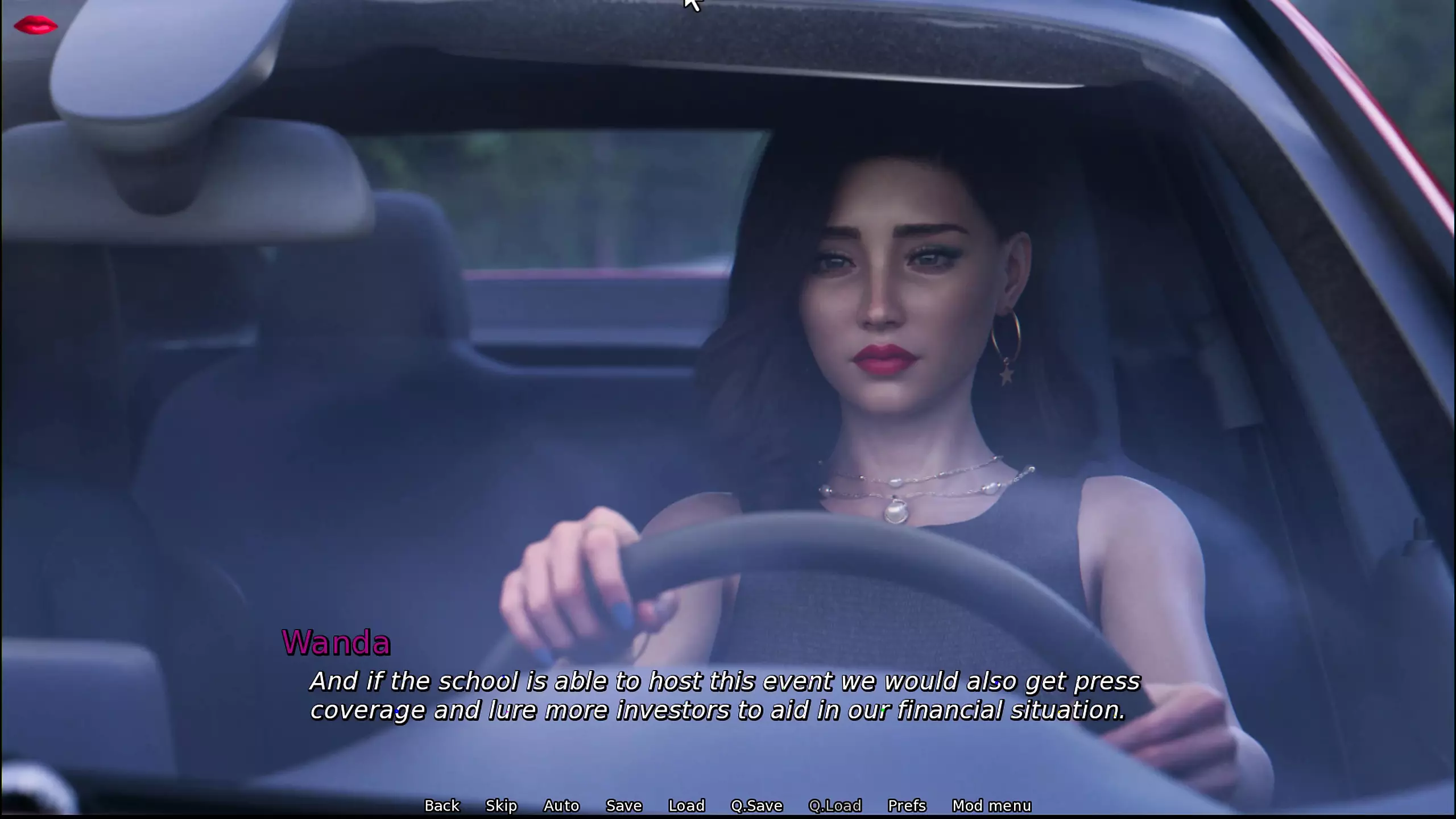Open the Save menu

click(x=624, y=805)
